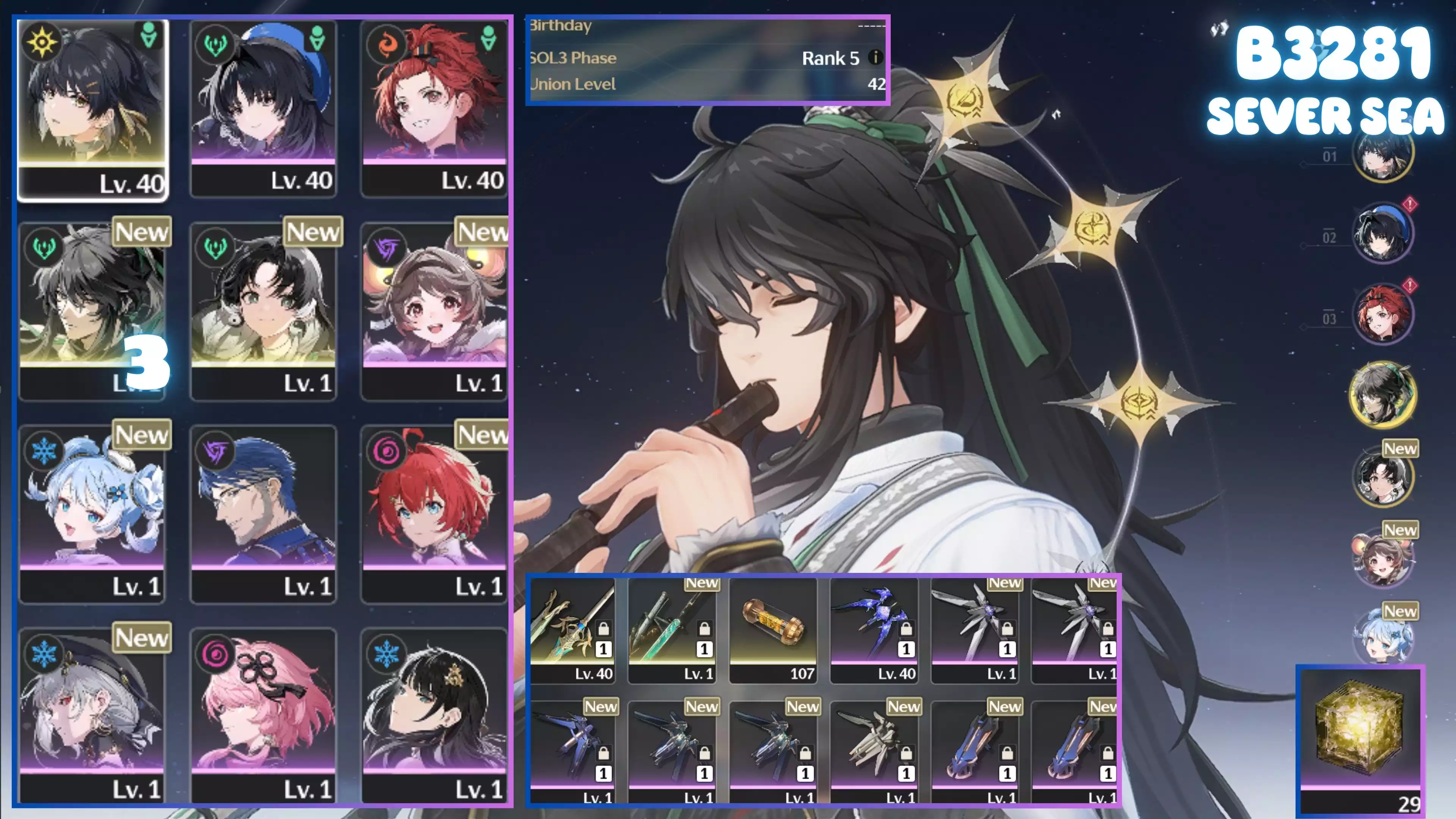This screenshot has height=819, width=1456.
Task: Select the light-blue-haired Glacio girl card
Action: click(92, 513)
